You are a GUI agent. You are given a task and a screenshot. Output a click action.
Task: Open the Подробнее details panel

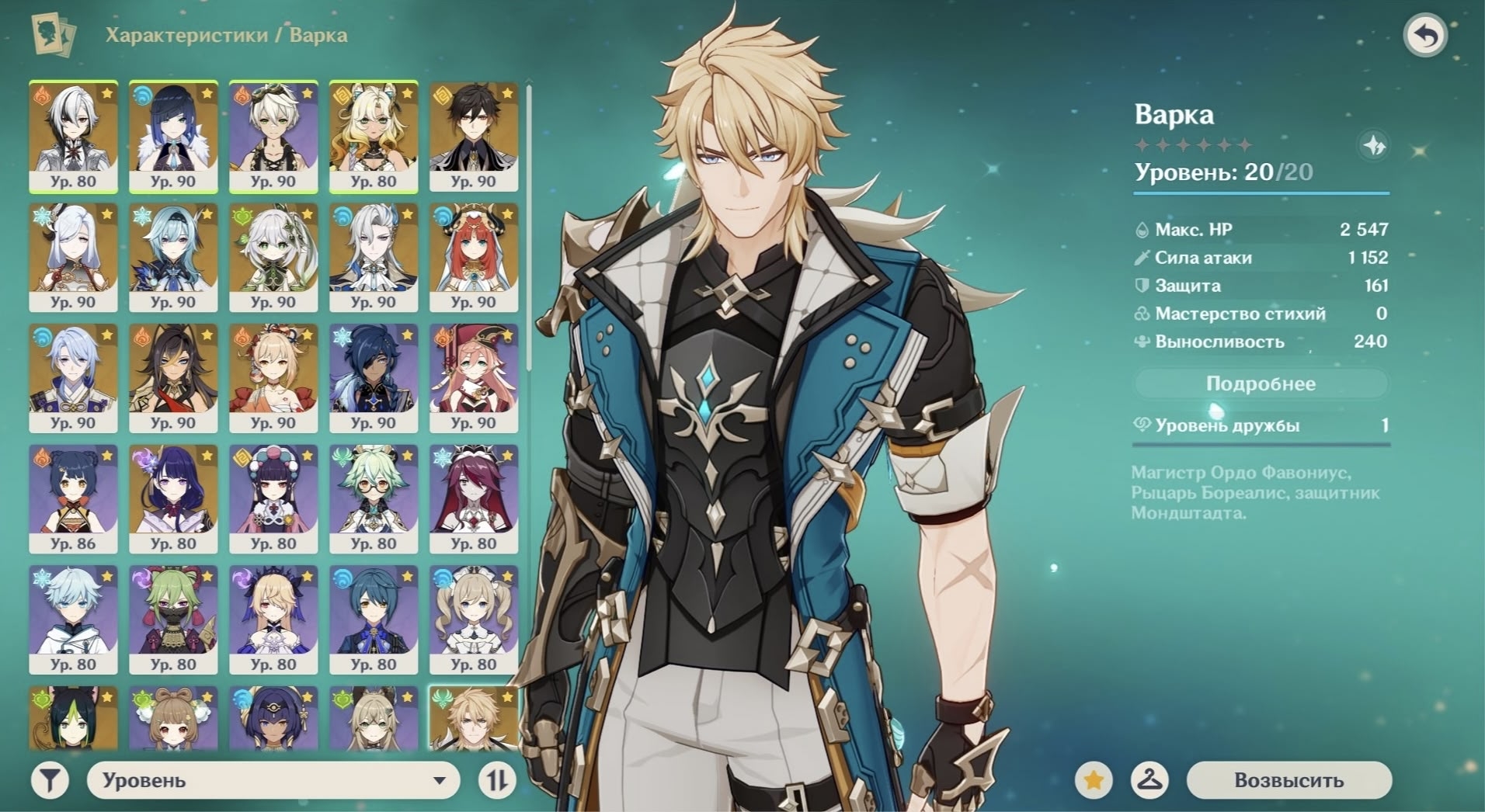[x=1260, y=383]
